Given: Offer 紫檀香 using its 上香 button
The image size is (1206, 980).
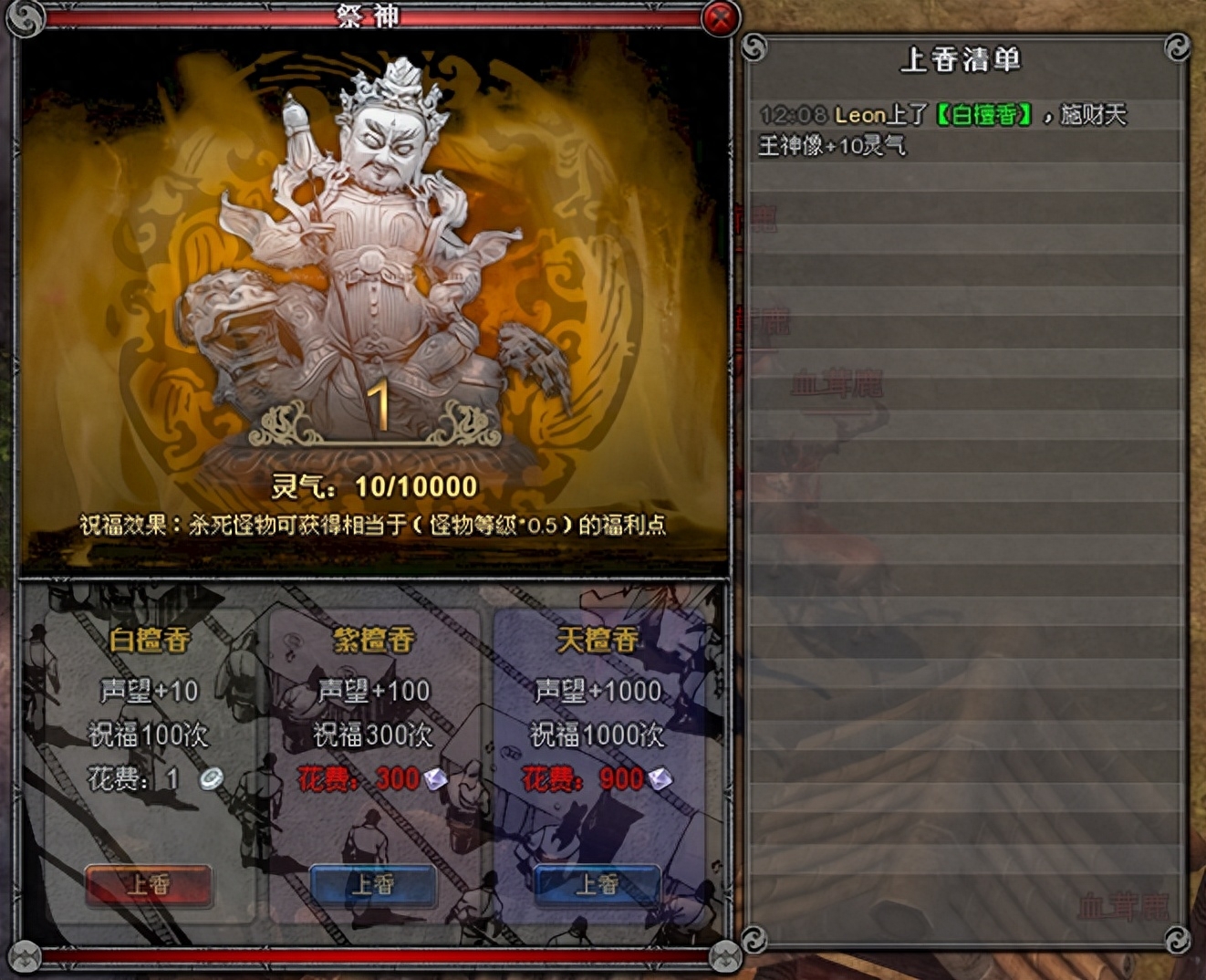Looking at the screenshot, I should coord(372,884).
